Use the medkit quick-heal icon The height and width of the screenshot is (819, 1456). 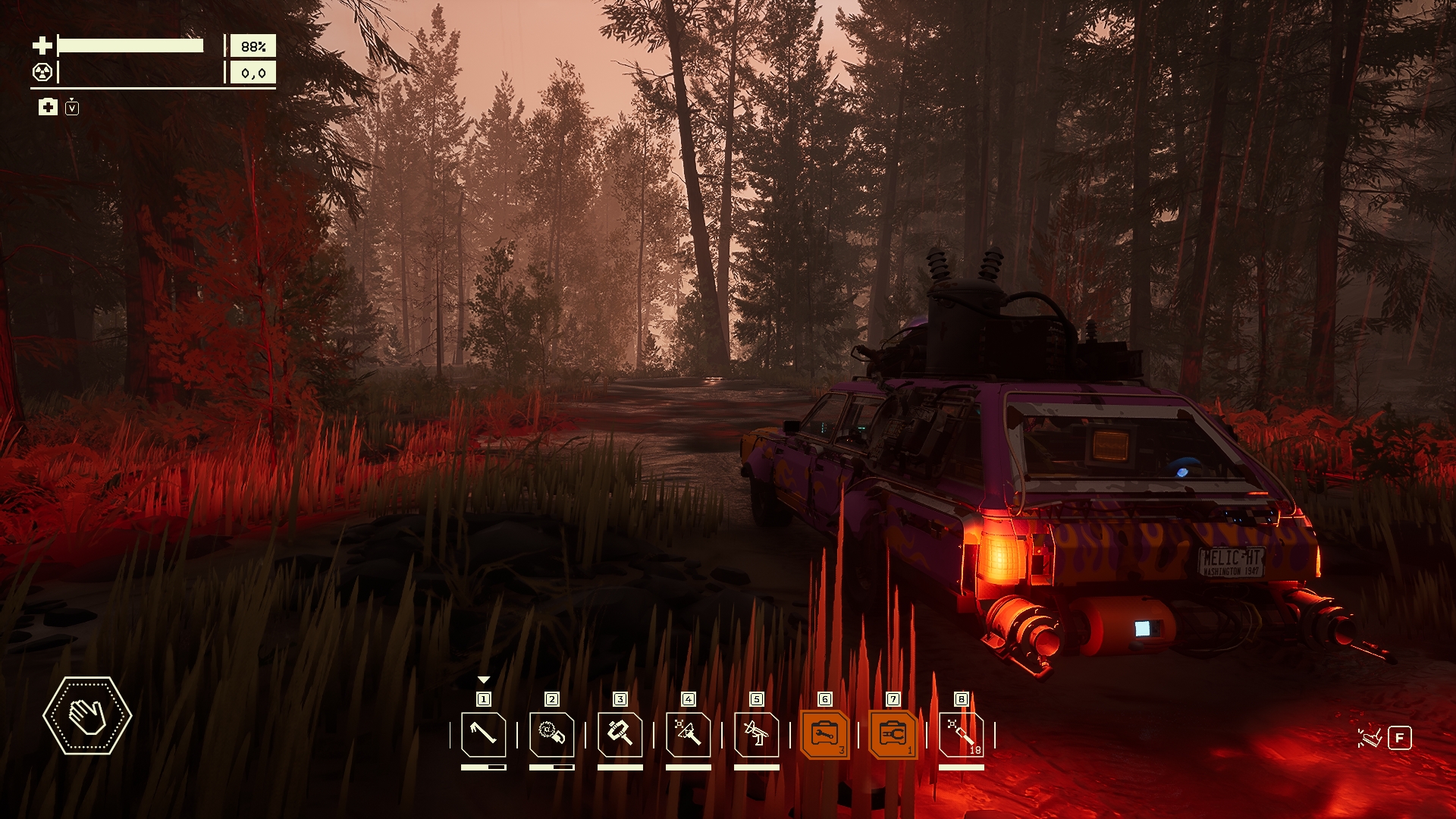[48, 107]
